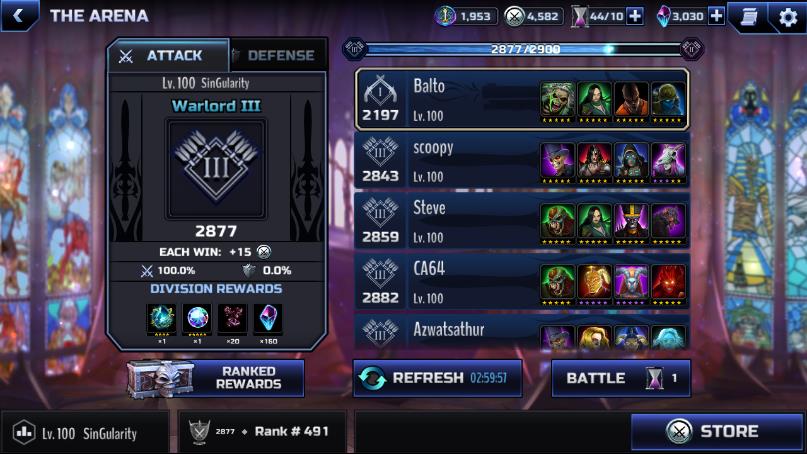Open Ranked Rewards chest

point(217,378)
